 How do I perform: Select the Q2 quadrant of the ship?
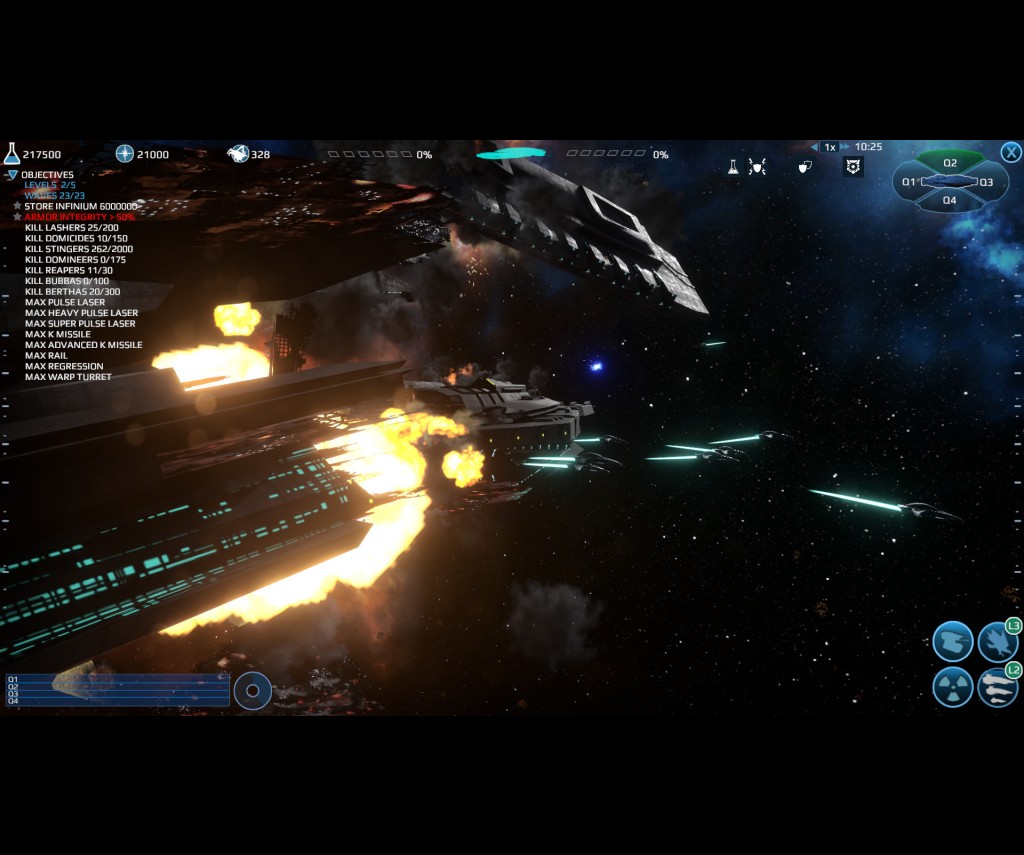tap(950, 162)
